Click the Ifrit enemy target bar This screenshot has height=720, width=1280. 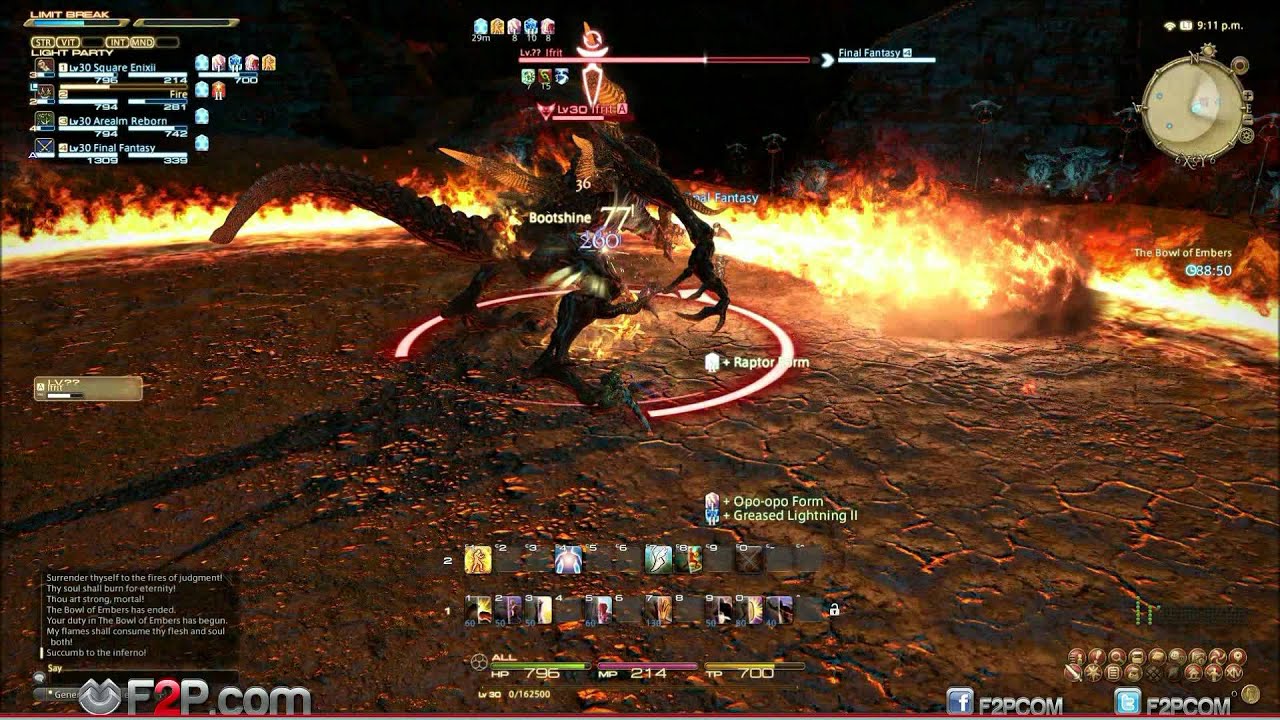tap(664, 60)
